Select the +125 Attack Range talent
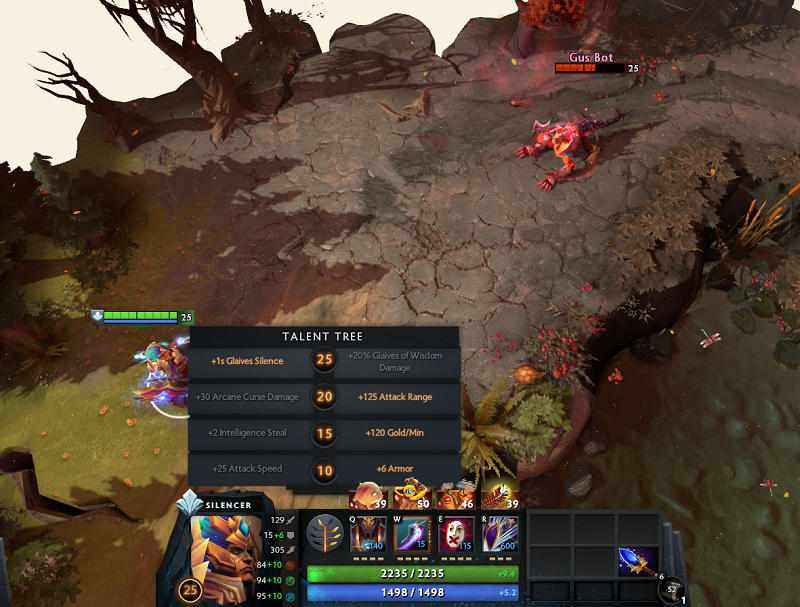The image size is (800, 607). (395, 397)
